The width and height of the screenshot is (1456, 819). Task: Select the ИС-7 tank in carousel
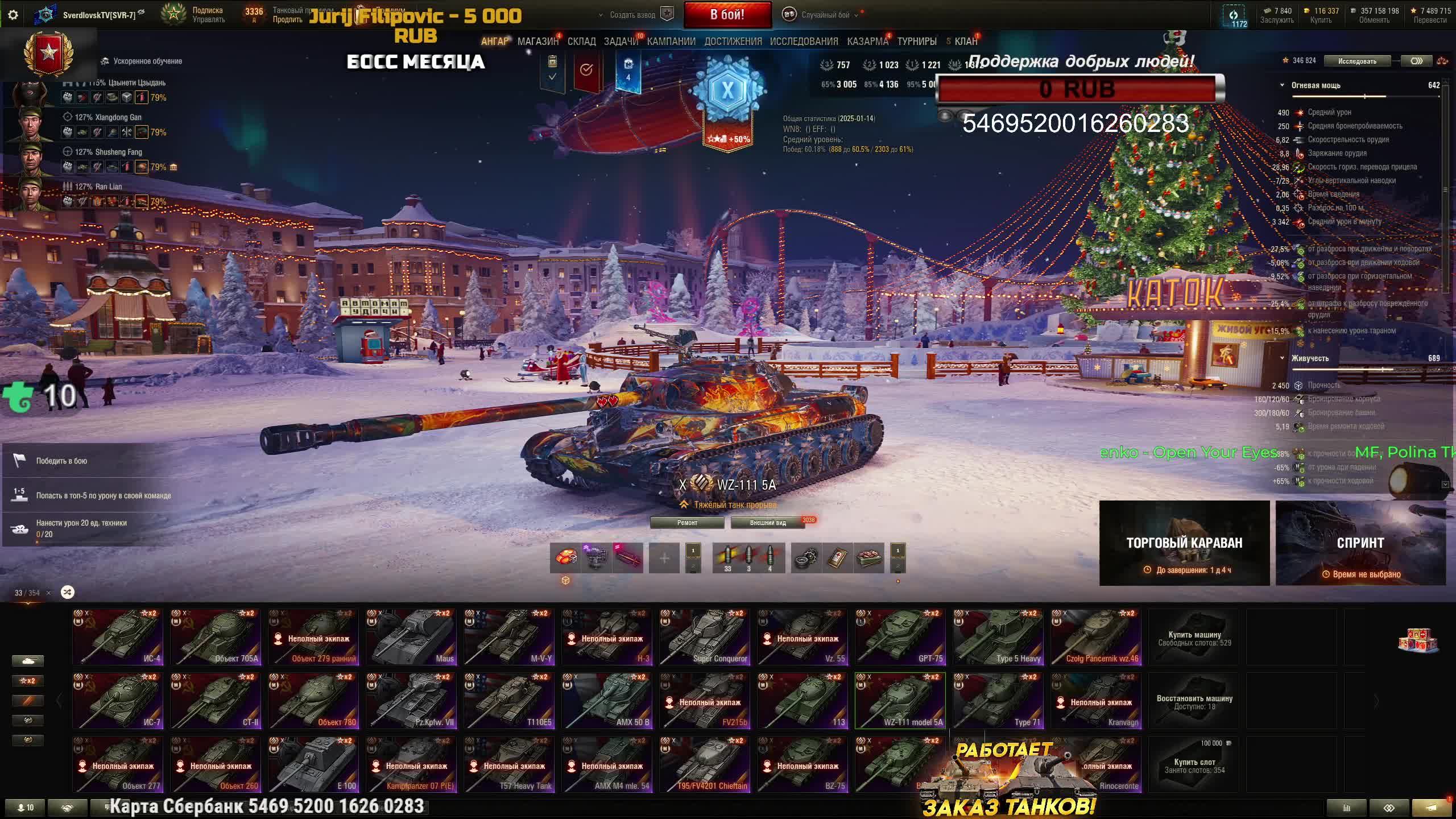pos(118,701)
